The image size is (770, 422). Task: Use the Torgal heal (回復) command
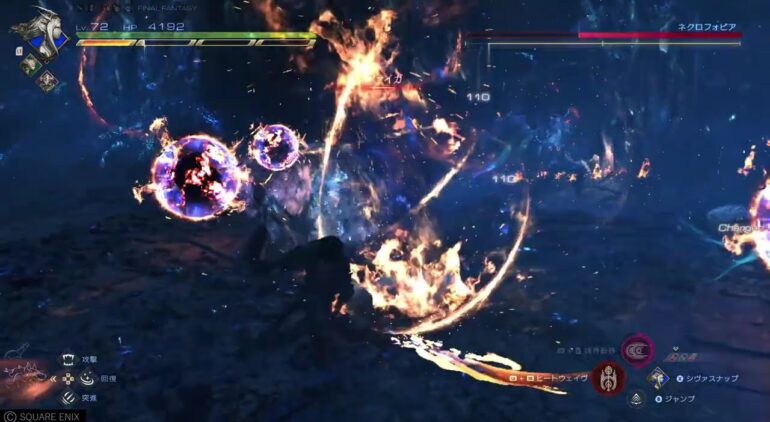click(87, 379)
